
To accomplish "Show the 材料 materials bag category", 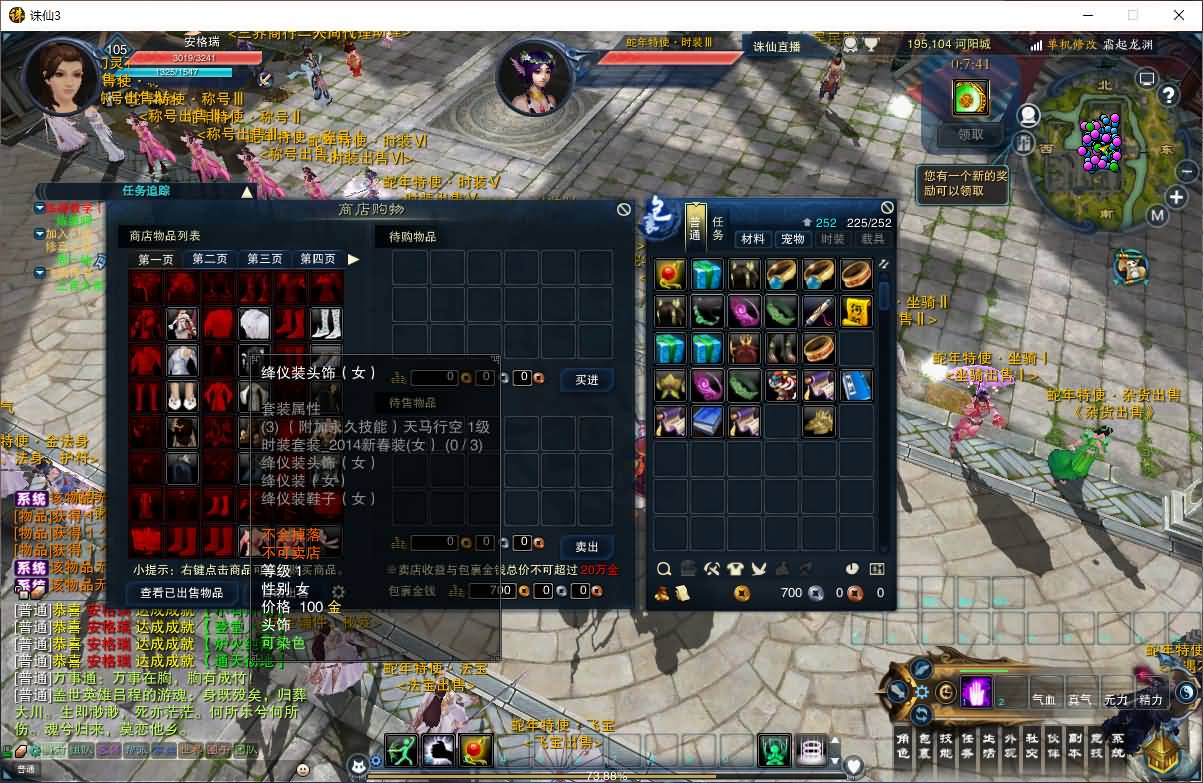I will tap(753, 239).
